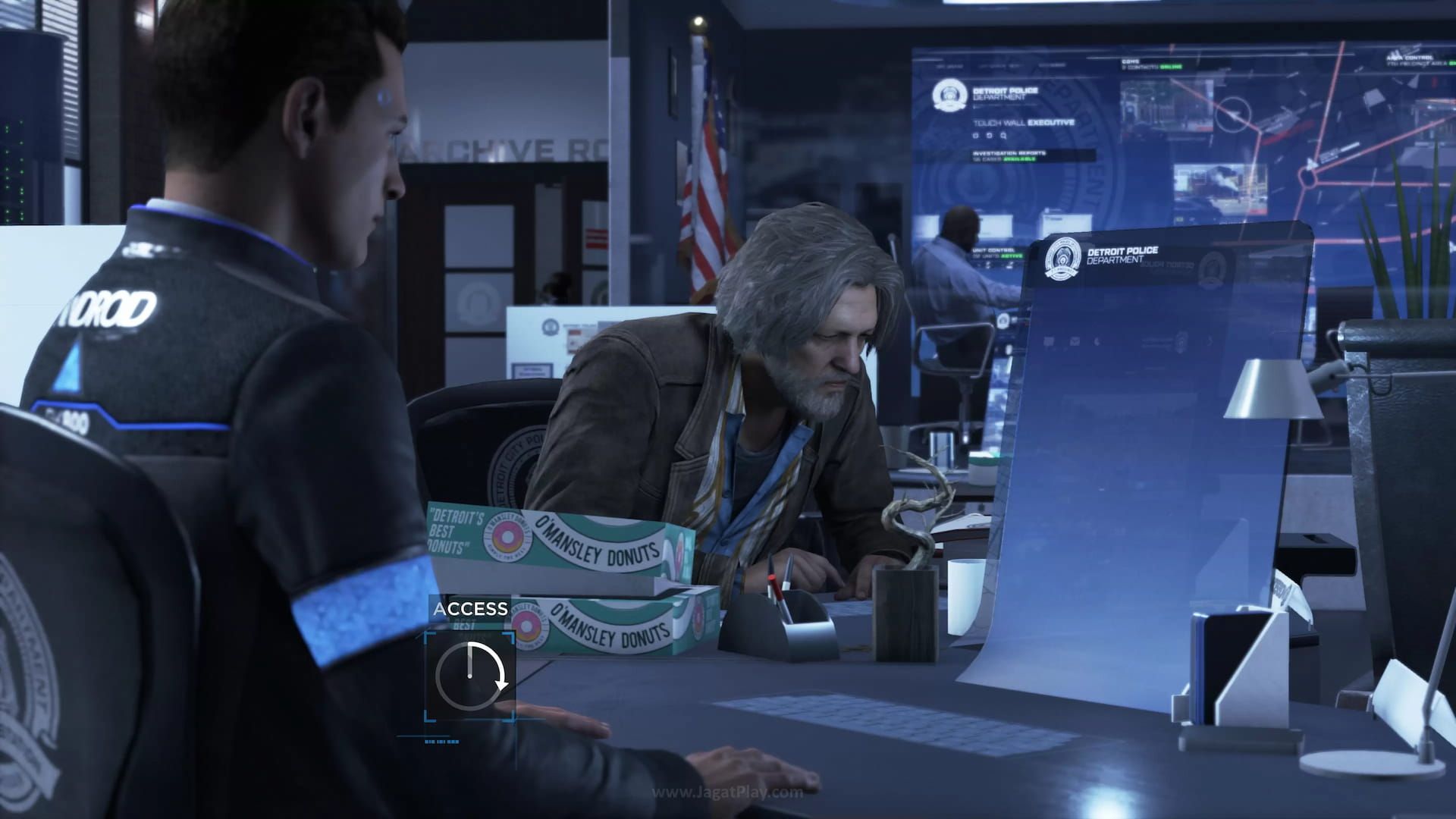Screen dimensions: 1456x819
Task: Select the search magnifier icon on the touch wall
Action: [x=1004, y=135]
